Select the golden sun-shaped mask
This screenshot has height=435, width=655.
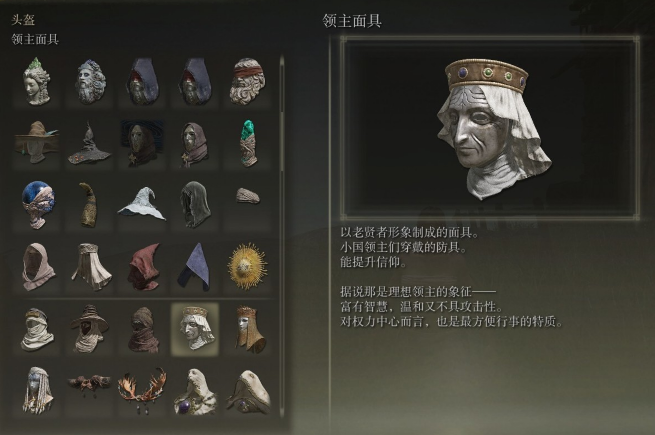[x=246, y=266]
